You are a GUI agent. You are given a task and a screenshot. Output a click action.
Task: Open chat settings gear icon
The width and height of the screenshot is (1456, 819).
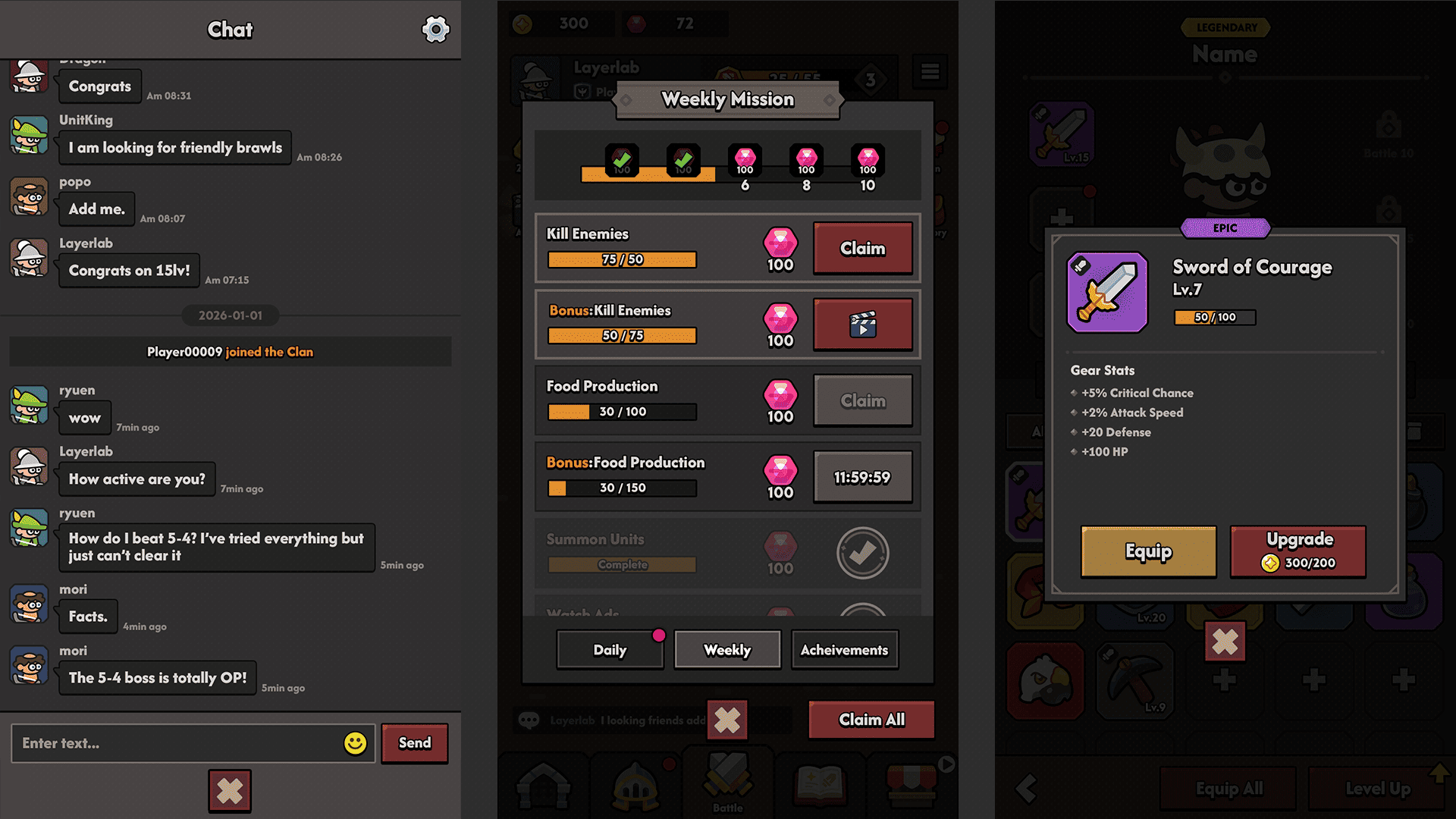point(435,30)
